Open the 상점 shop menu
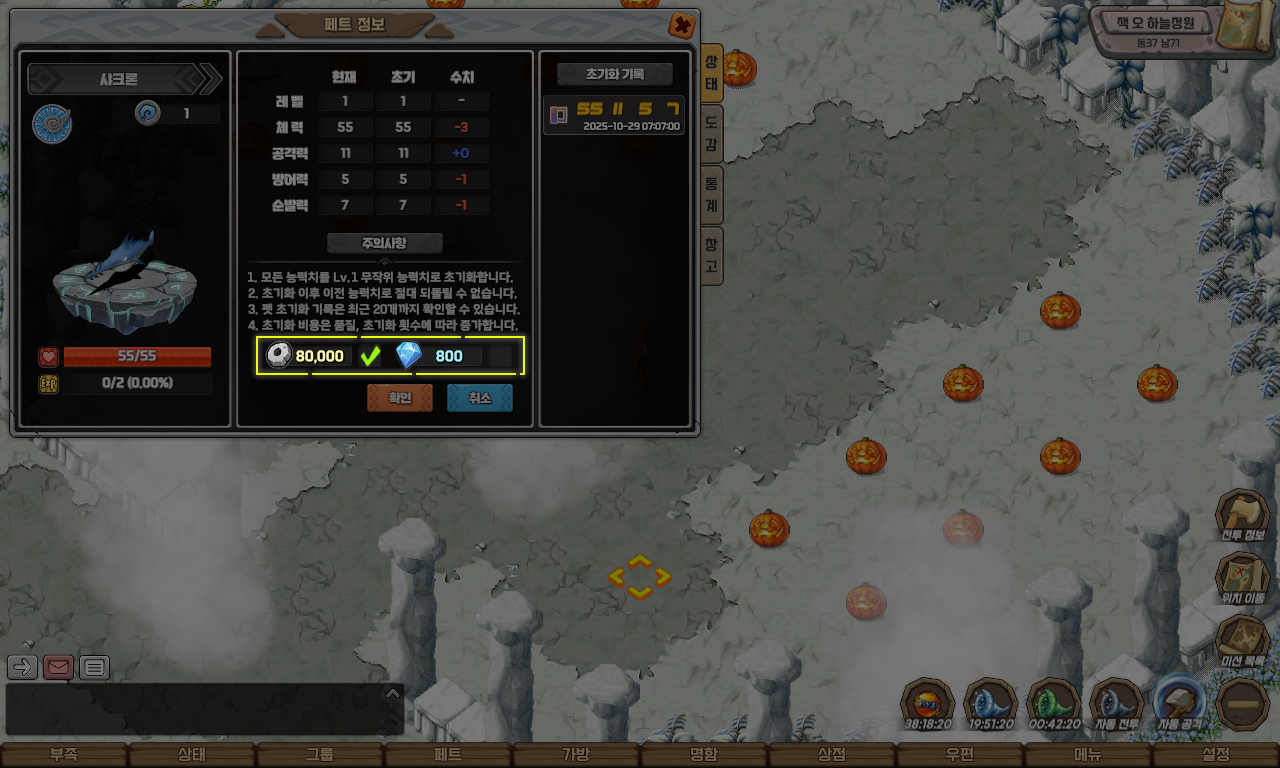 click(x=832, y=755)
